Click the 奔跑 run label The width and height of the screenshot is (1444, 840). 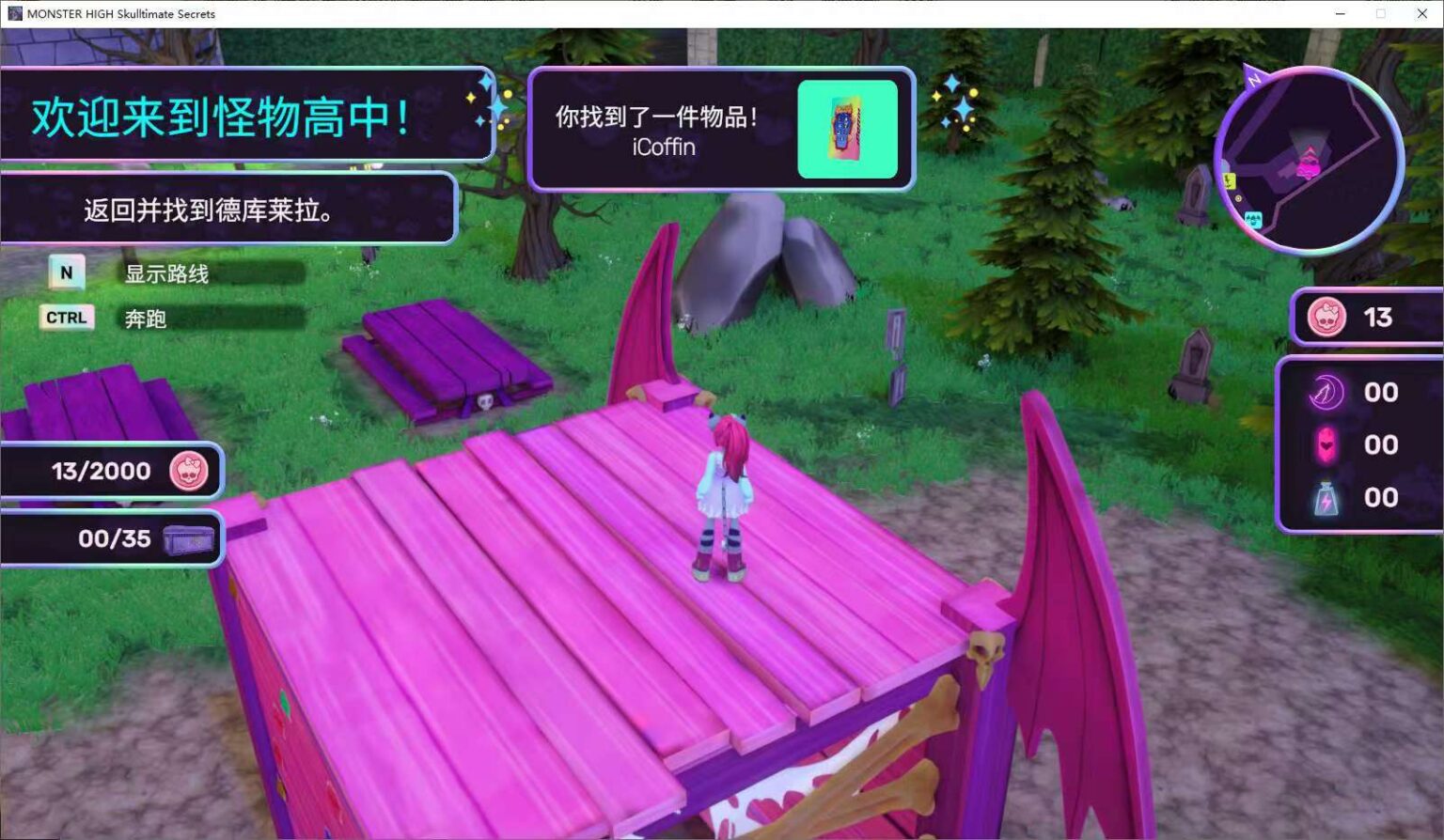(x=144, y=319)
